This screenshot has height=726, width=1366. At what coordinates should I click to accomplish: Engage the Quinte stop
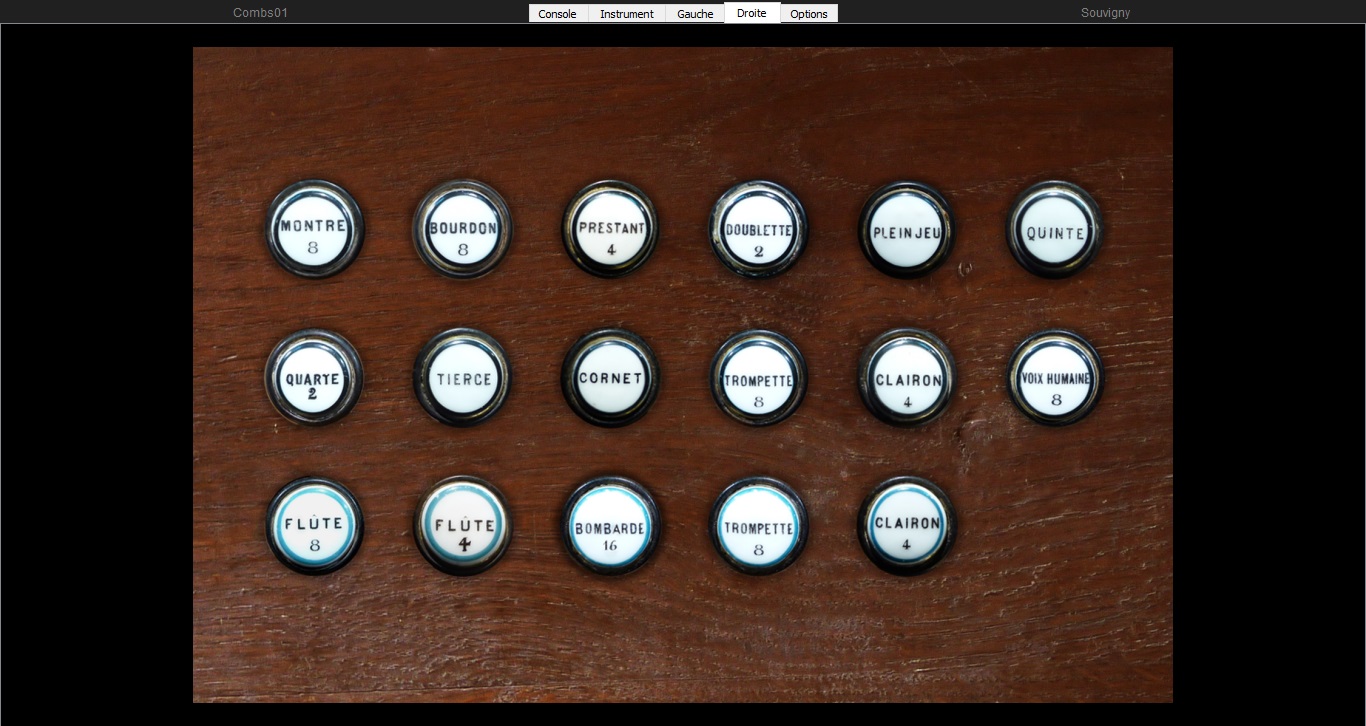1053,230
